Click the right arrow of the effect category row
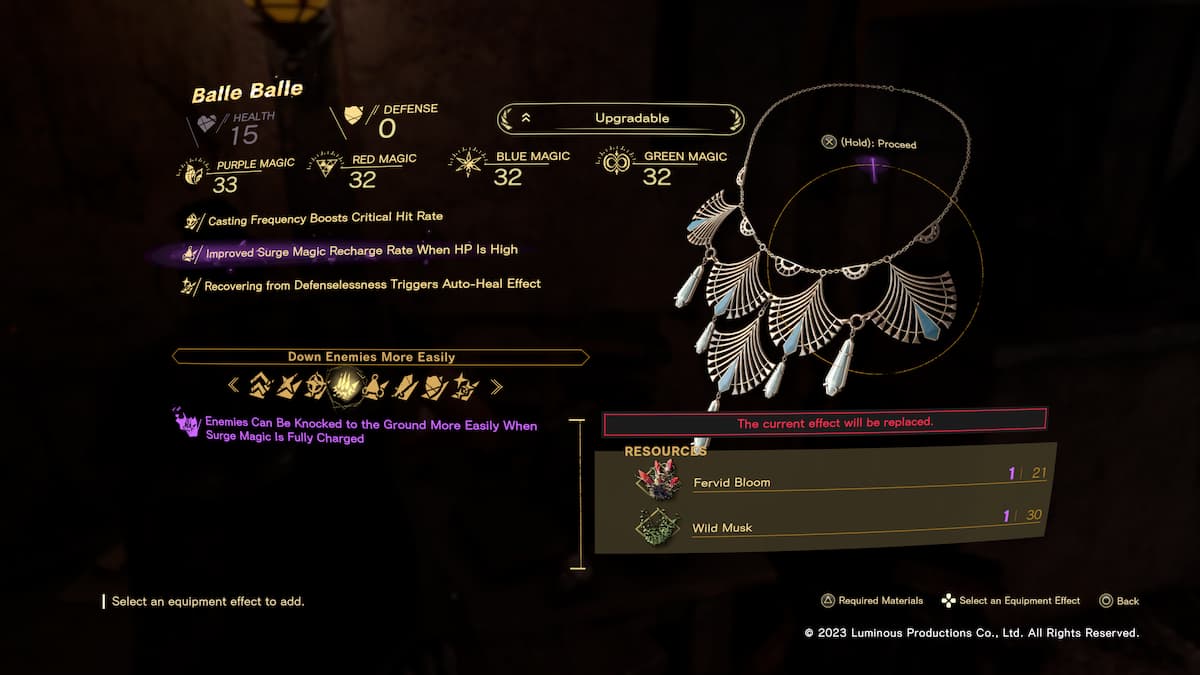Screen dimensions: 1200x675 point(496,385)
